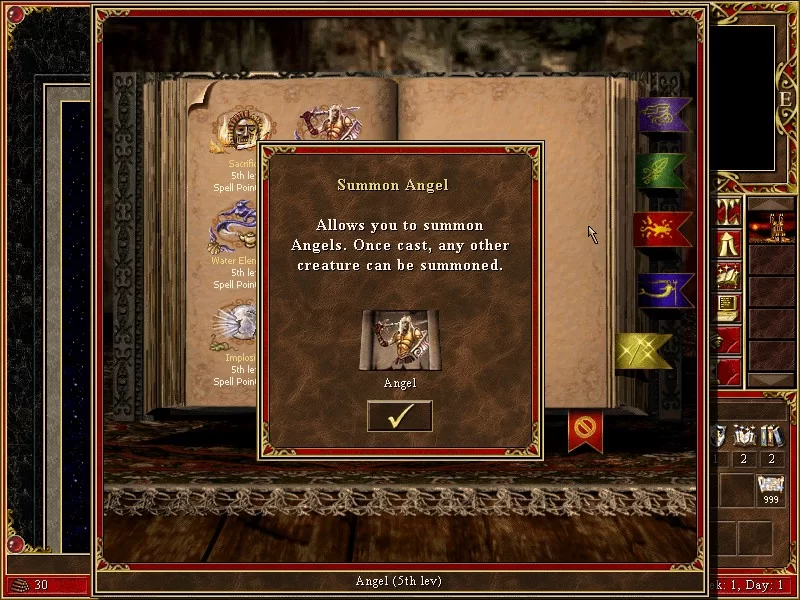Switch to the purple bookmark tab
The width and height of the screenshot is (800, 600).
(x=663, y=115)
